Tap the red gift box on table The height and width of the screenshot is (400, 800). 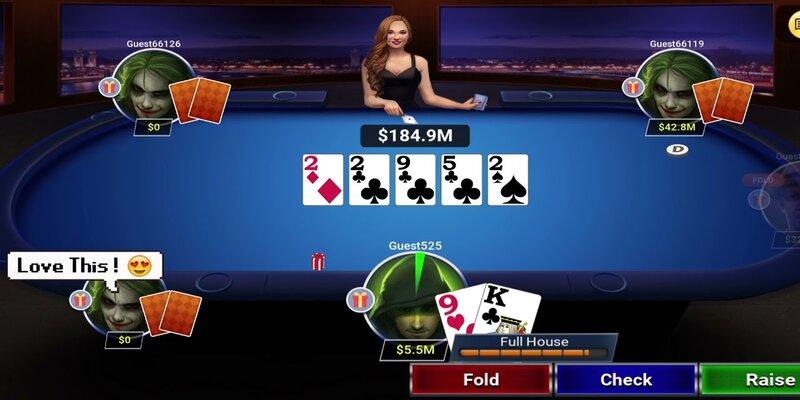(x=318, y=262)
